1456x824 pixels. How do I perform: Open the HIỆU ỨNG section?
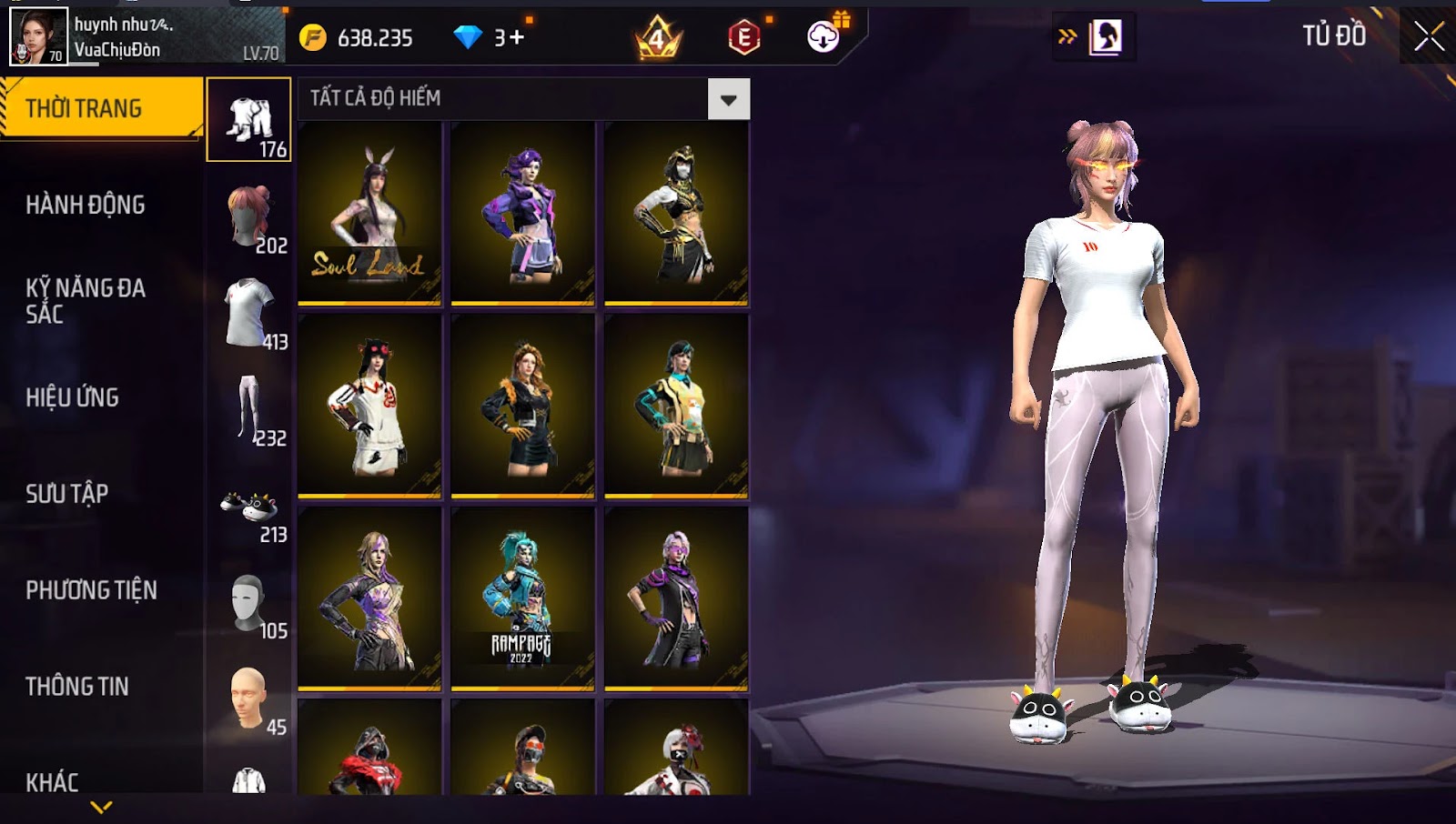73,397
